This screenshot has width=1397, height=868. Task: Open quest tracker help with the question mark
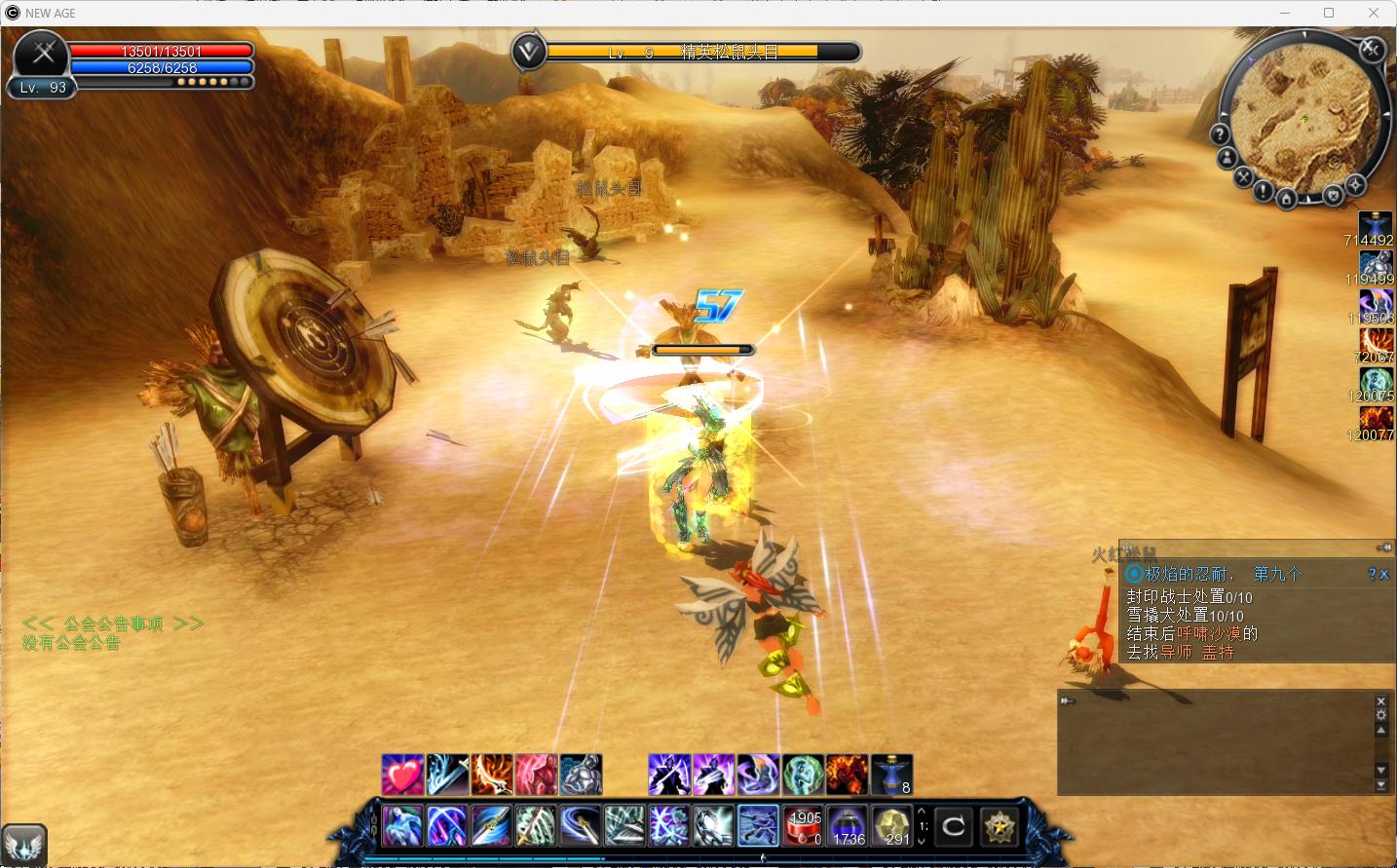tap(1373, 575)
